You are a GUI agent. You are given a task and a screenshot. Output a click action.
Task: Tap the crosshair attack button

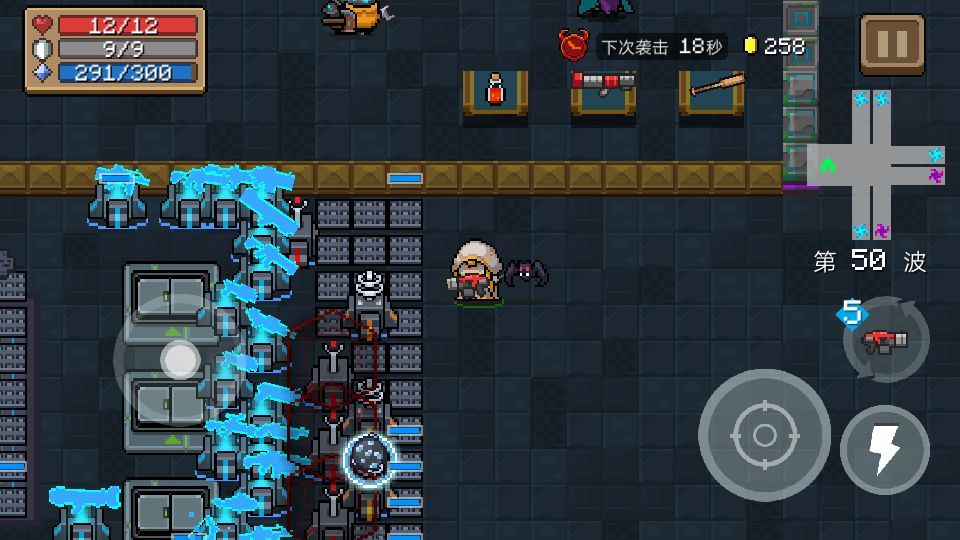pos(764,435)
